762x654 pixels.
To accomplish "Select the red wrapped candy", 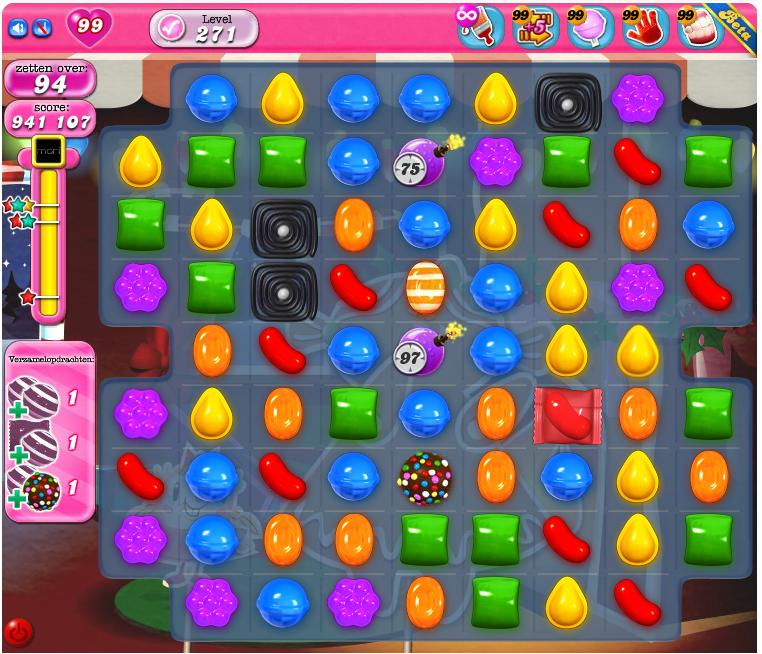I will click(x=567, y=414).
